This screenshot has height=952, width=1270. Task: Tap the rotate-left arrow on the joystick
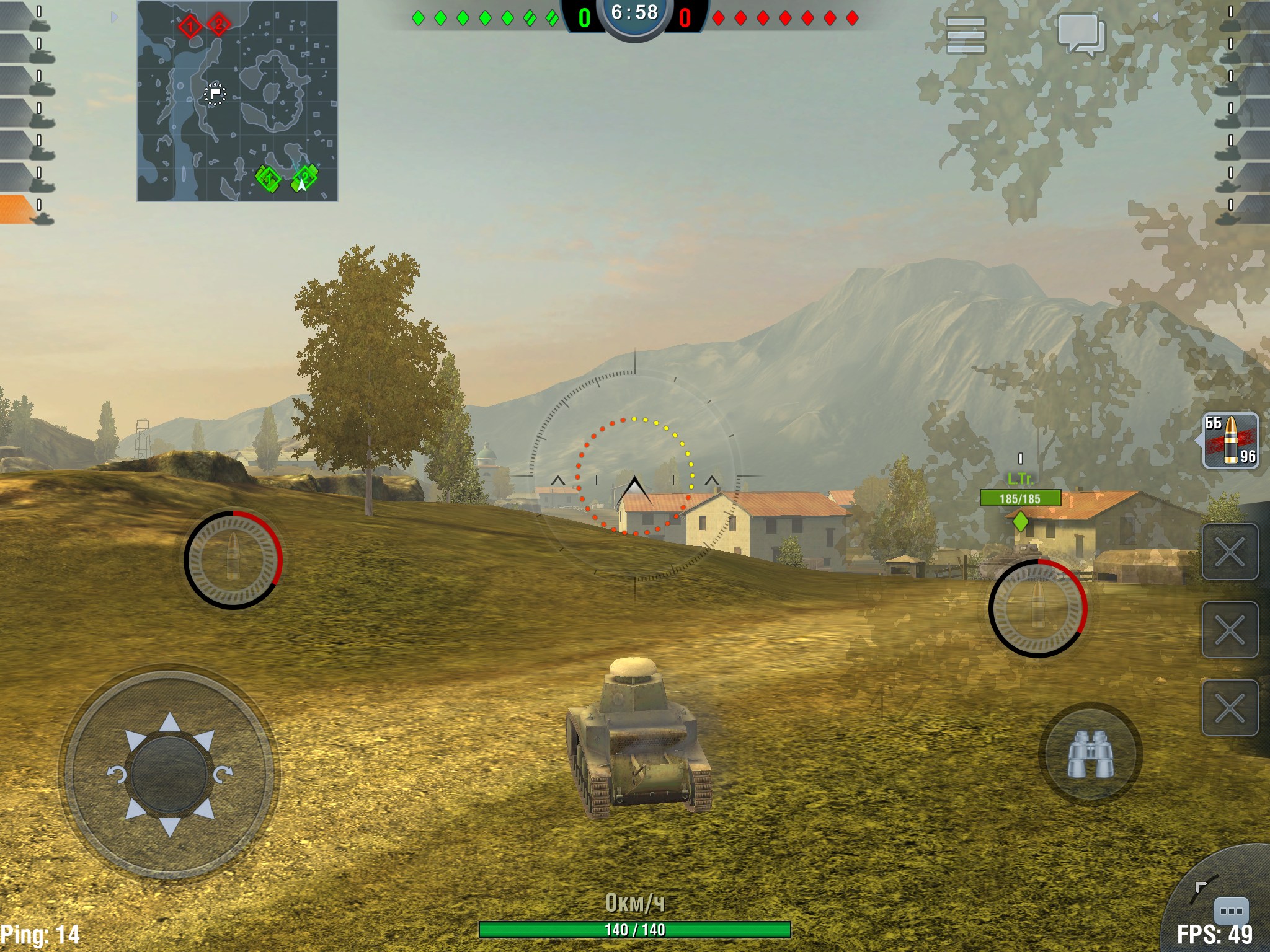[117, 774]
